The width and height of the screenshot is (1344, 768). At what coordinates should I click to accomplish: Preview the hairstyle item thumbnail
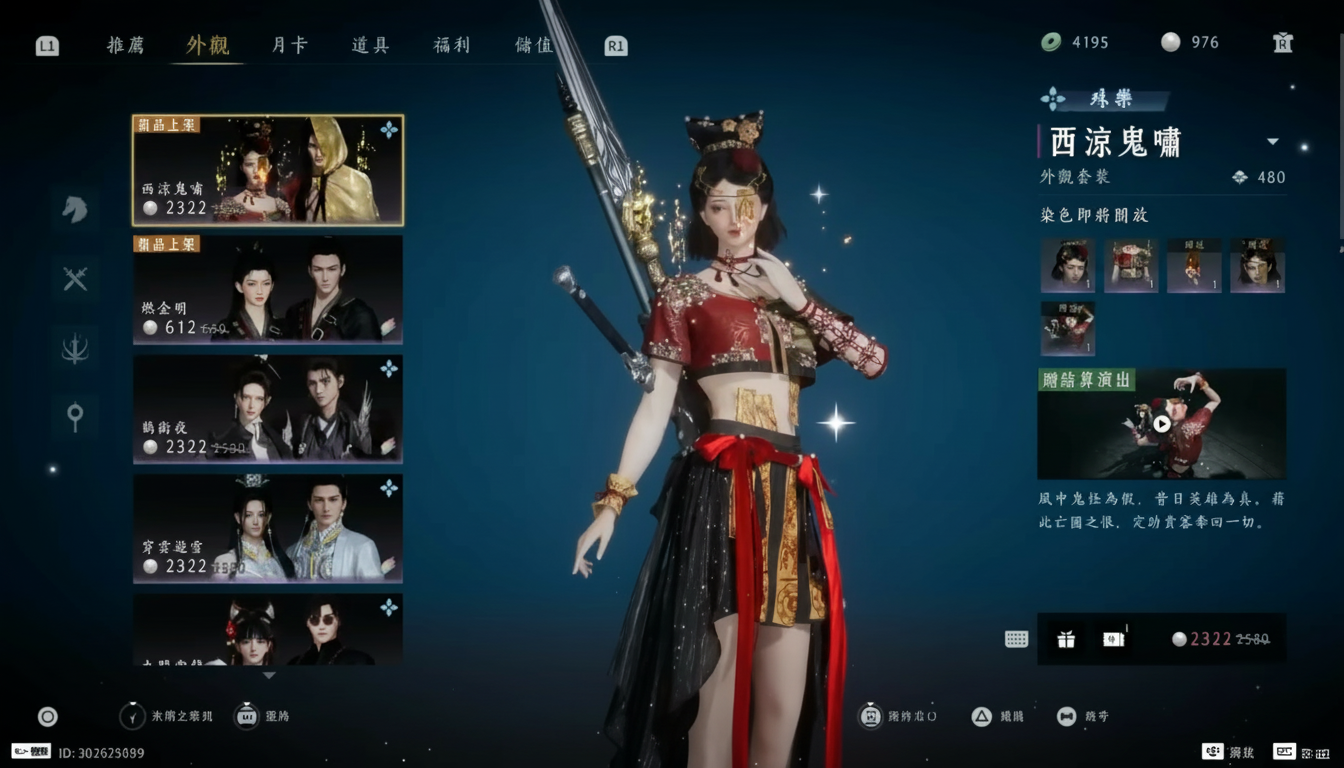pos(1067,265)
